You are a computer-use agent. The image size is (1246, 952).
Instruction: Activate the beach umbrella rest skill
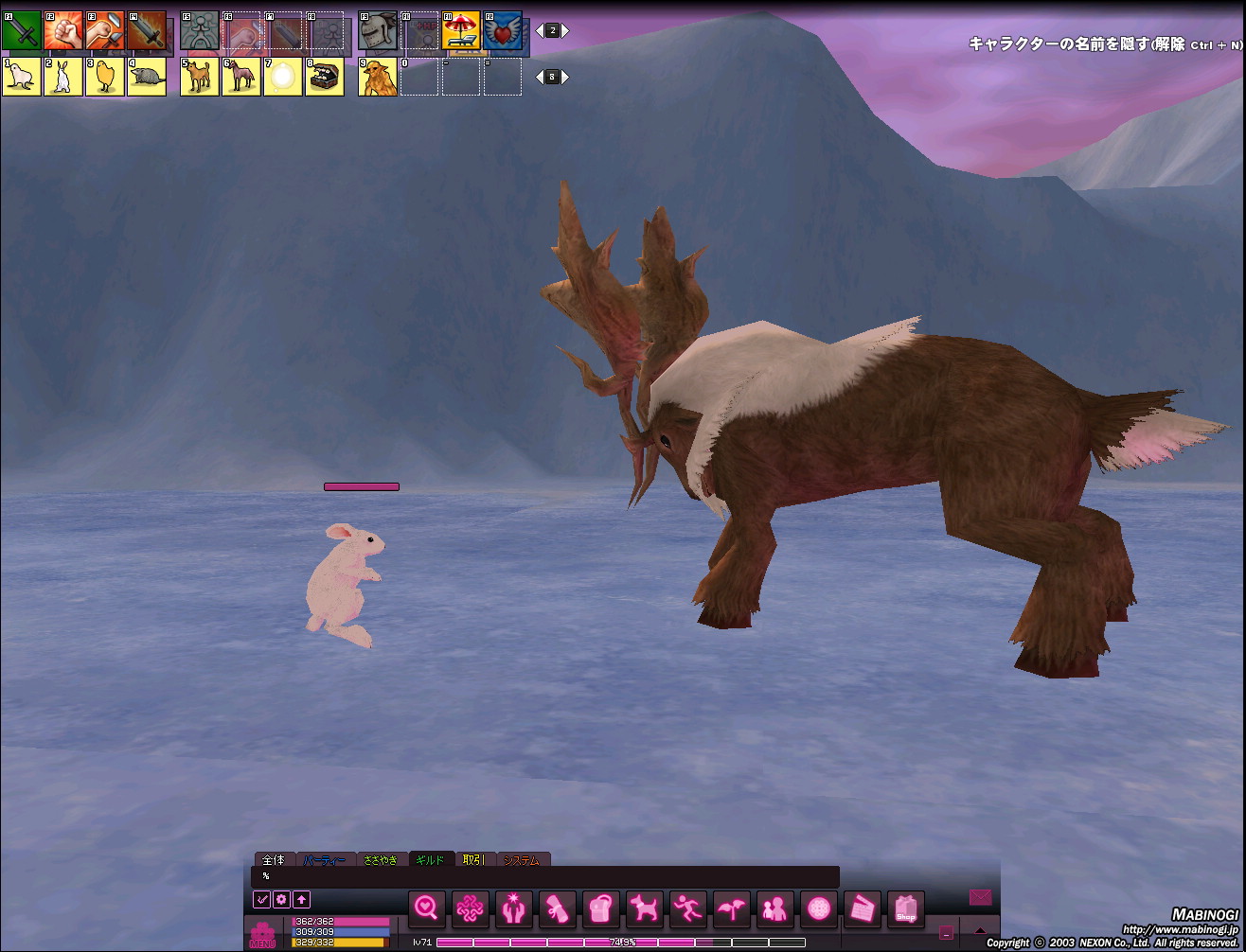461,30
